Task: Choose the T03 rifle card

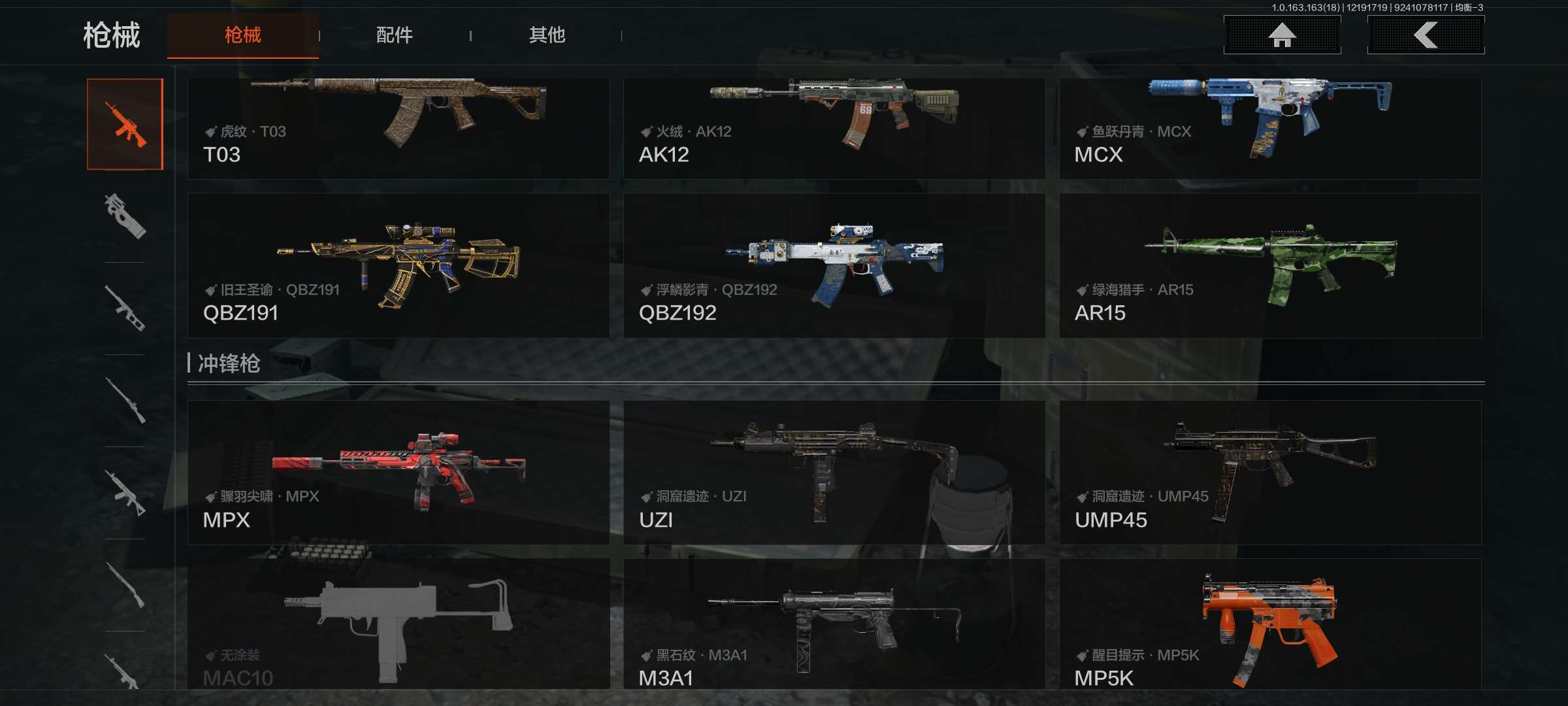Action: [399, 128]
